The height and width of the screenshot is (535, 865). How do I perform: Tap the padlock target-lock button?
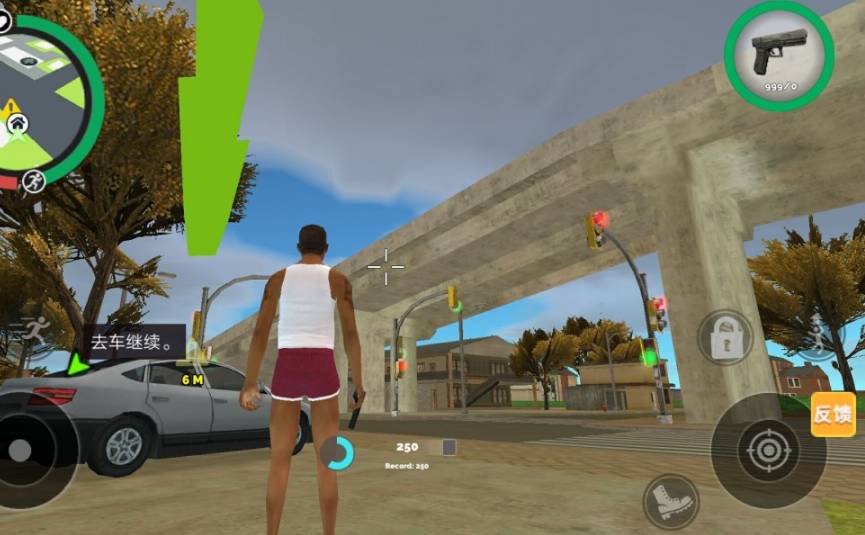click(724, 338)
